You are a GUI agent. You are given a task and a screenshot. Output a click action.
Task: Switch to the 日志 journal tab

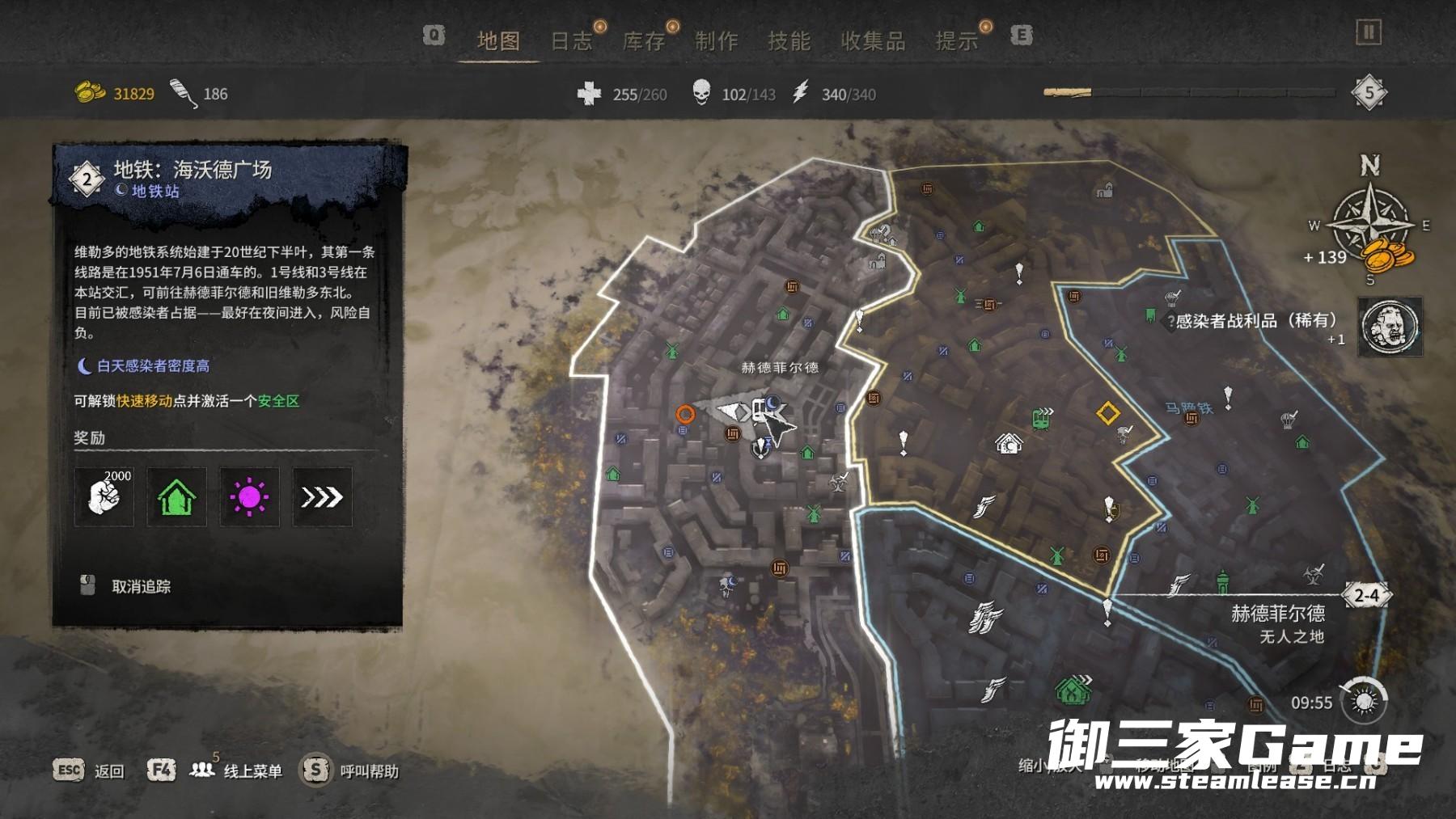(x=571, y=41)
